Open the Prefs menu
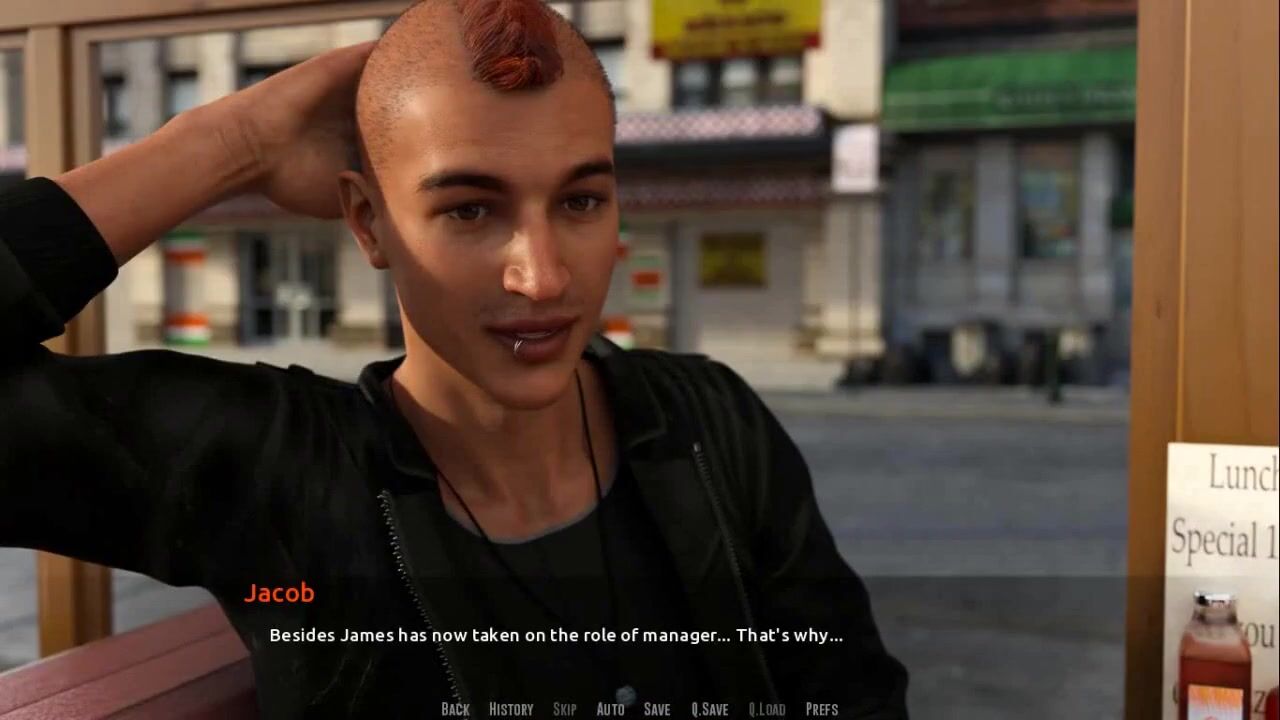This screenshot has width=1280, height=720. pos(822,709)
